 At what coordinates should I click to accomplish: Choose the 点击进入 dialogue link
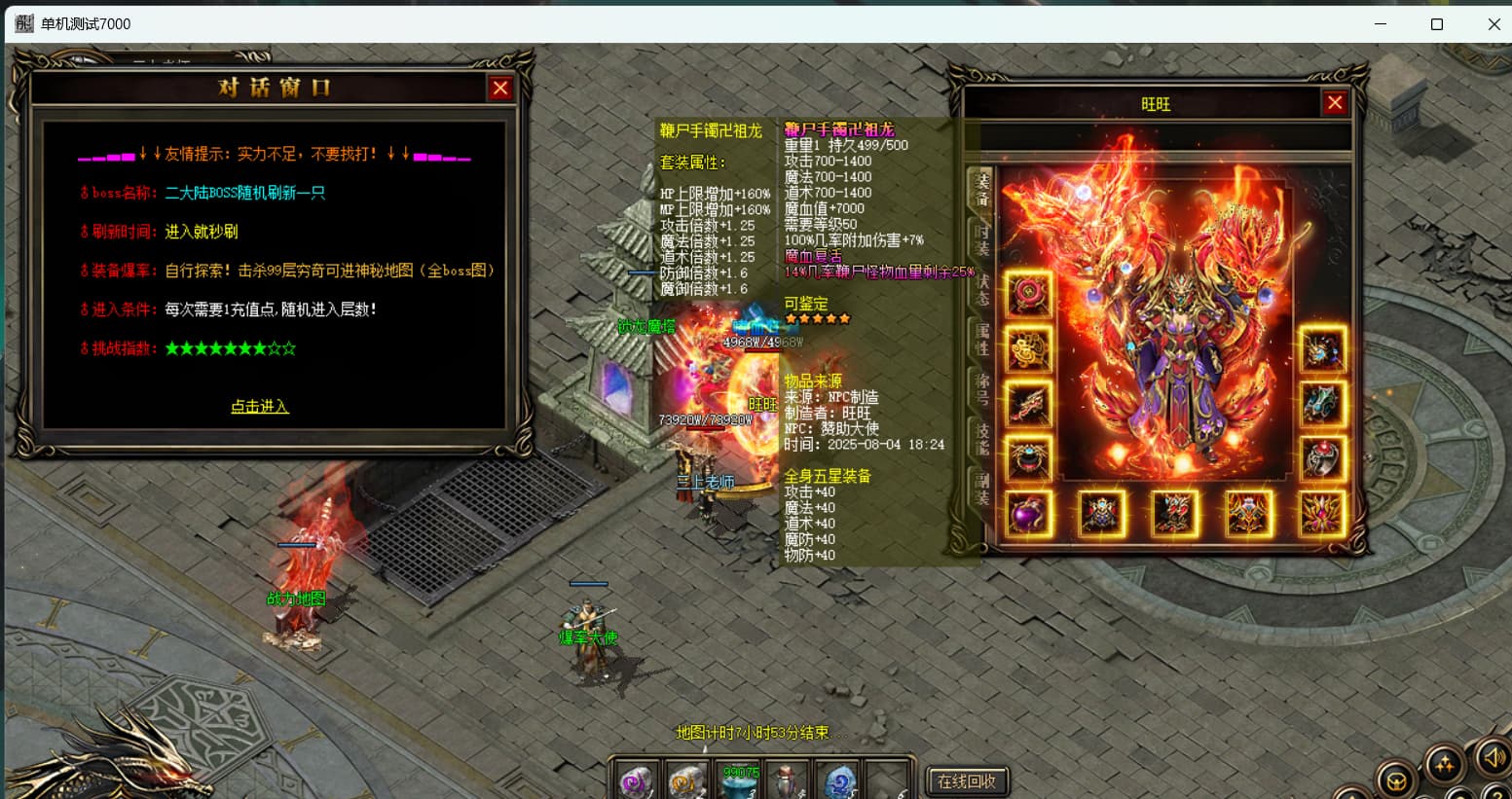(260, 407)
